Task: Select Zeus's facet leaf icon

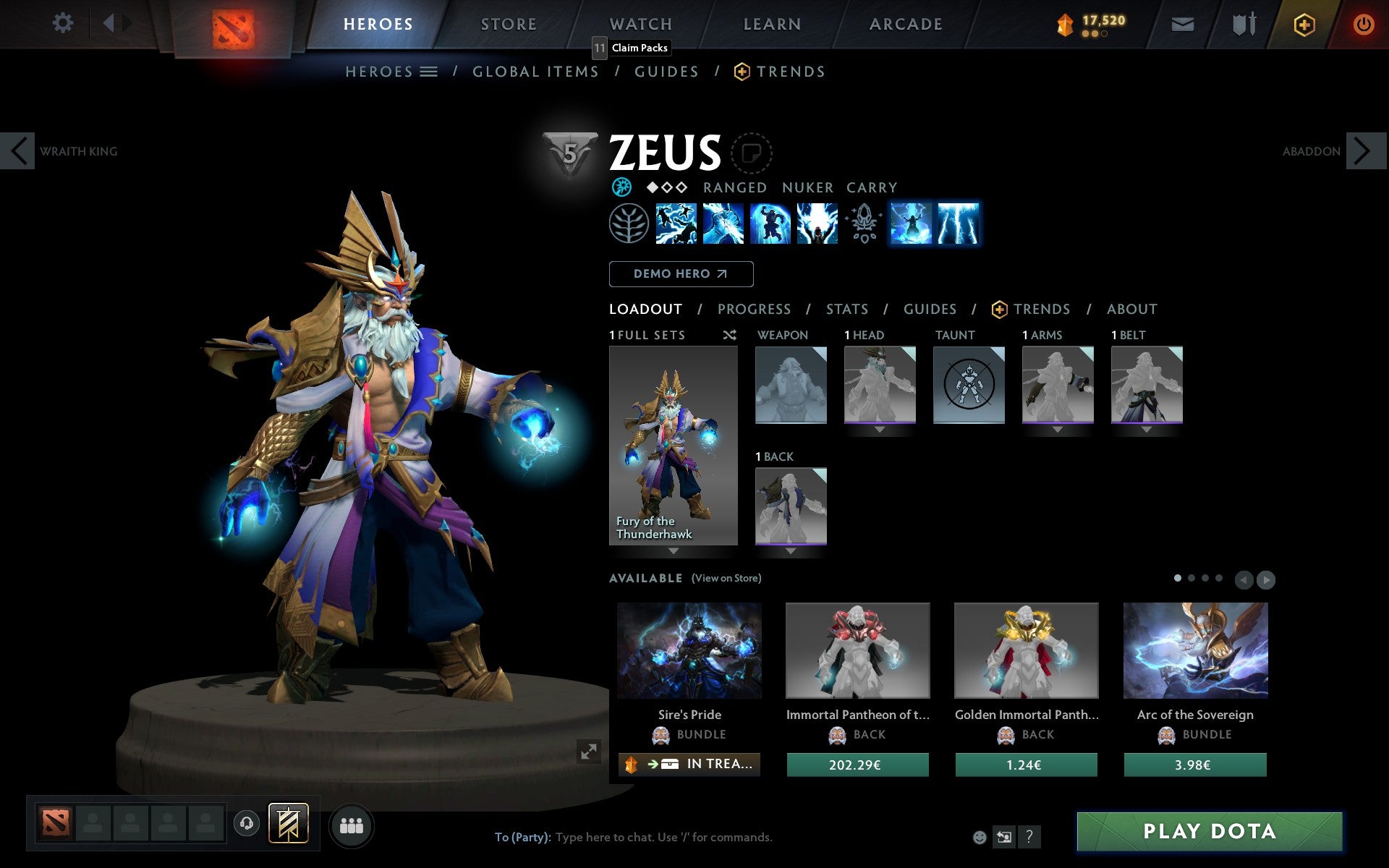Action: 628,224
